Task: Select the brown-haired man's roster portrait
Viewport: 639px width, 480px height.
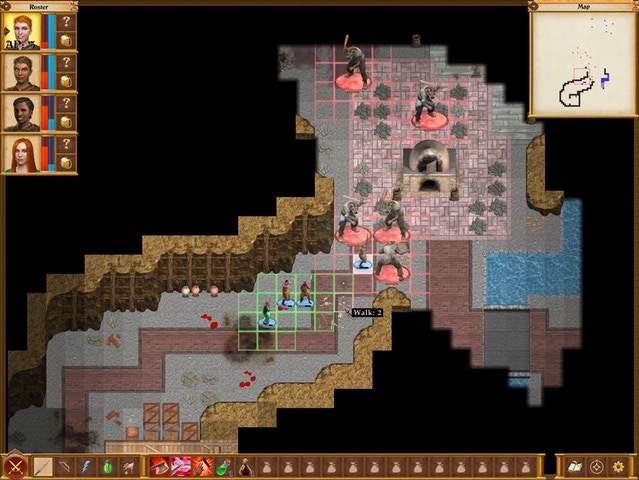Action: point(21,72)
